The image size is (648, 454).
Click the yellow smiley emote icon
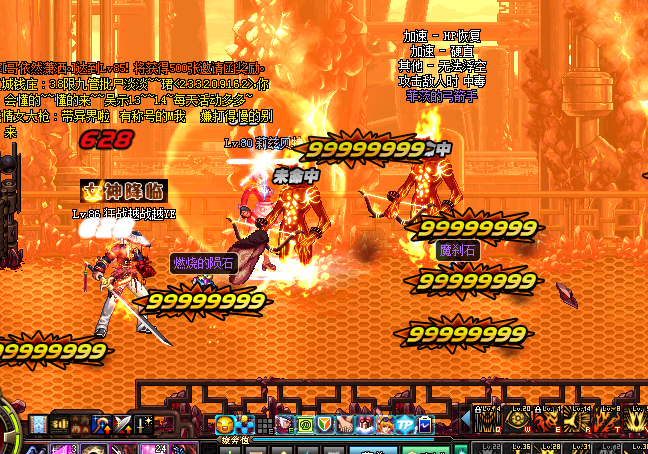pyautogui.click(x=224, y=425)
